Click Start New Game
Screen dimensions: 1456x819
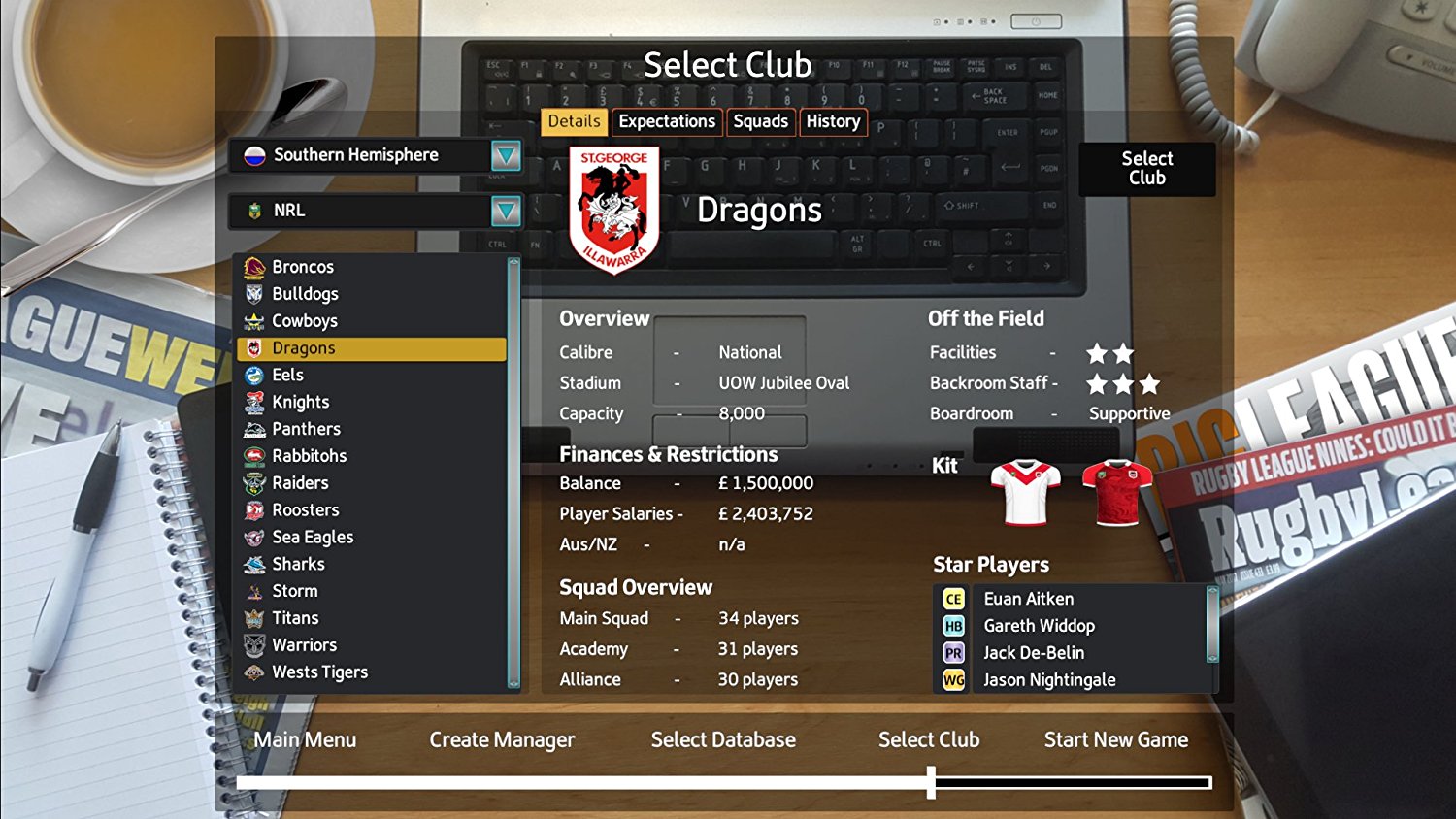pos(1115,739)
